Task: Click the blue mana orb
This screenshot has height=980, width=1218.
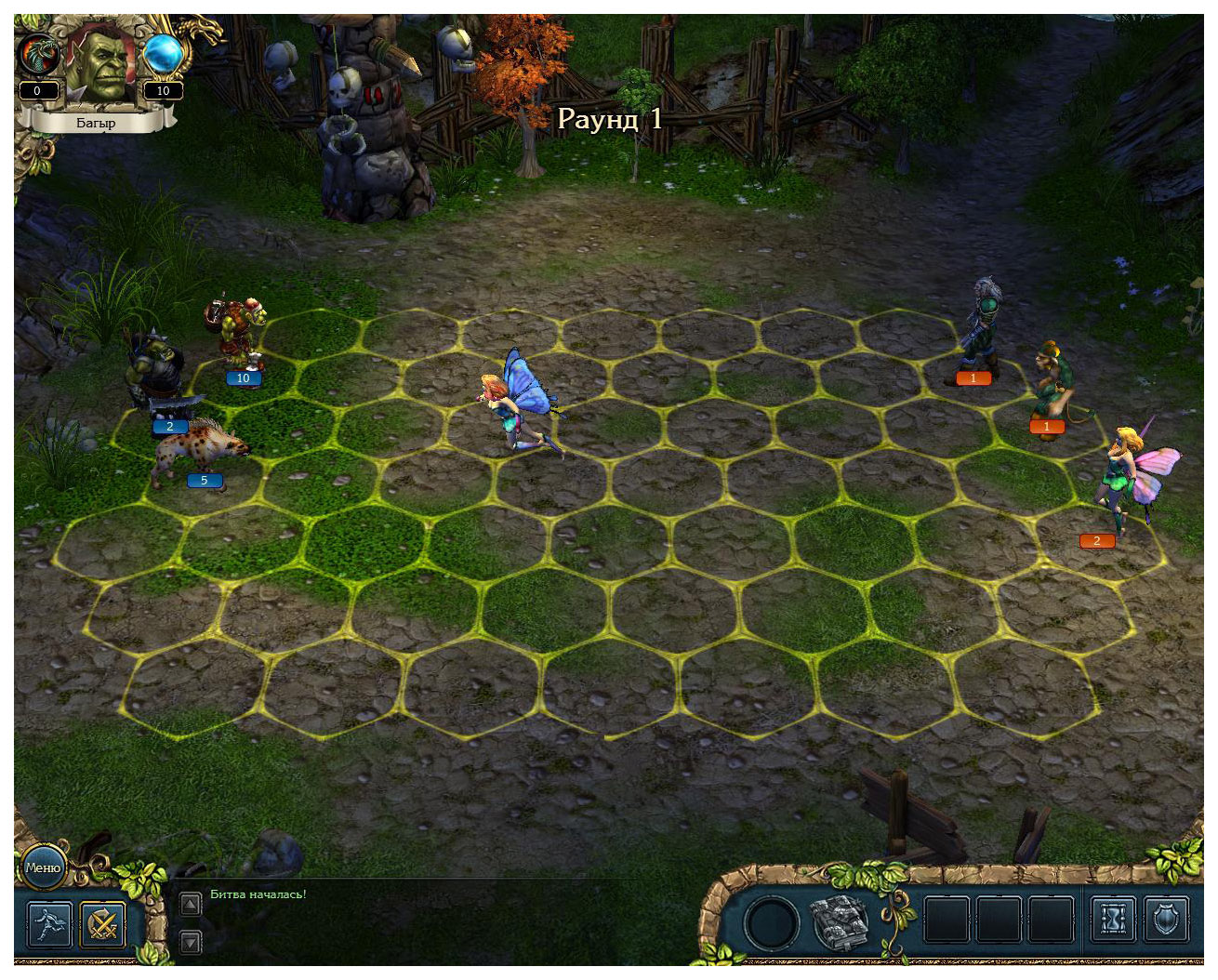Action: coord(163,55)
